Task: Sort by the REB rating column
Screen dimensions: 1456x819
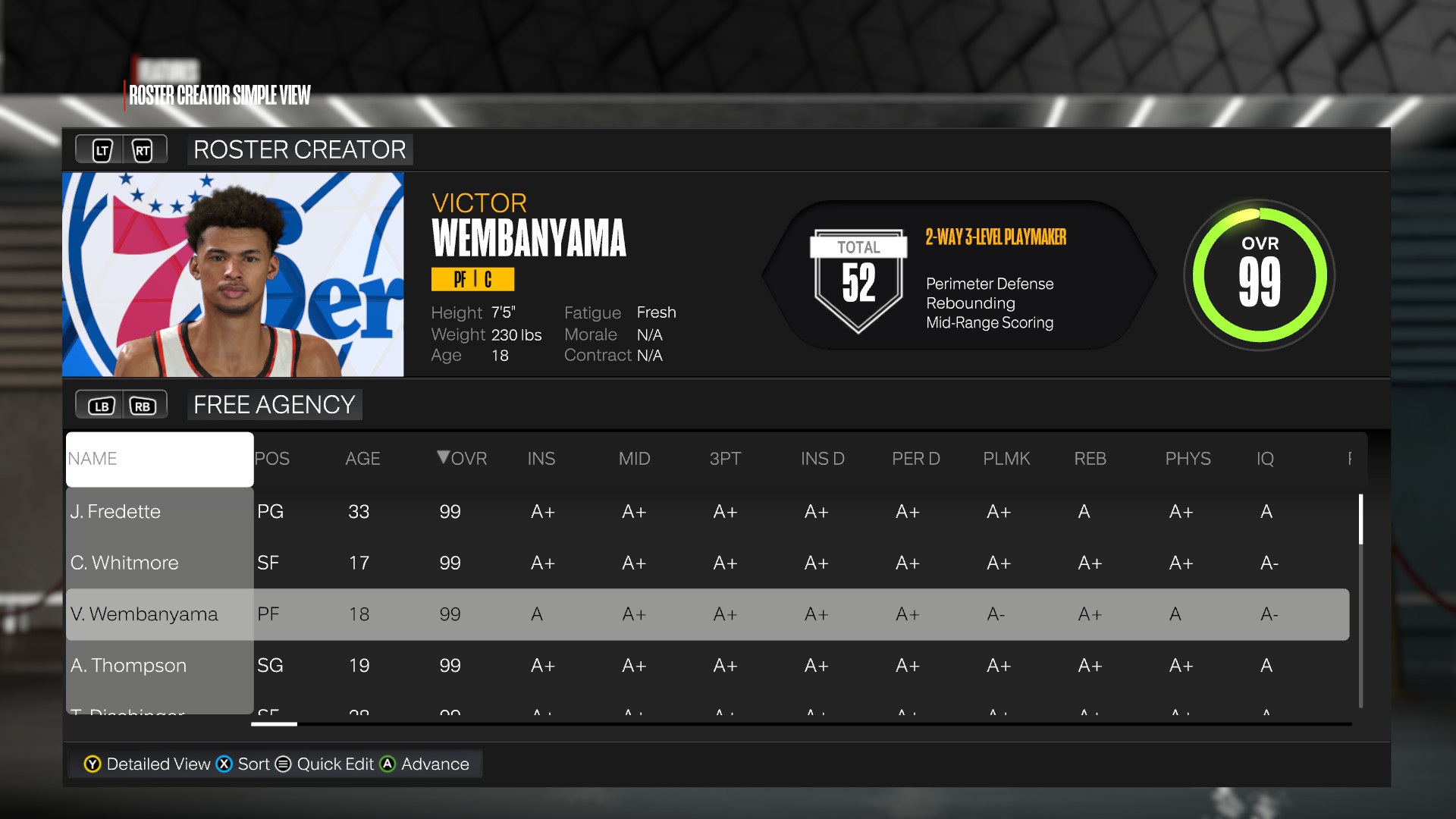Action: [1090, 459]
